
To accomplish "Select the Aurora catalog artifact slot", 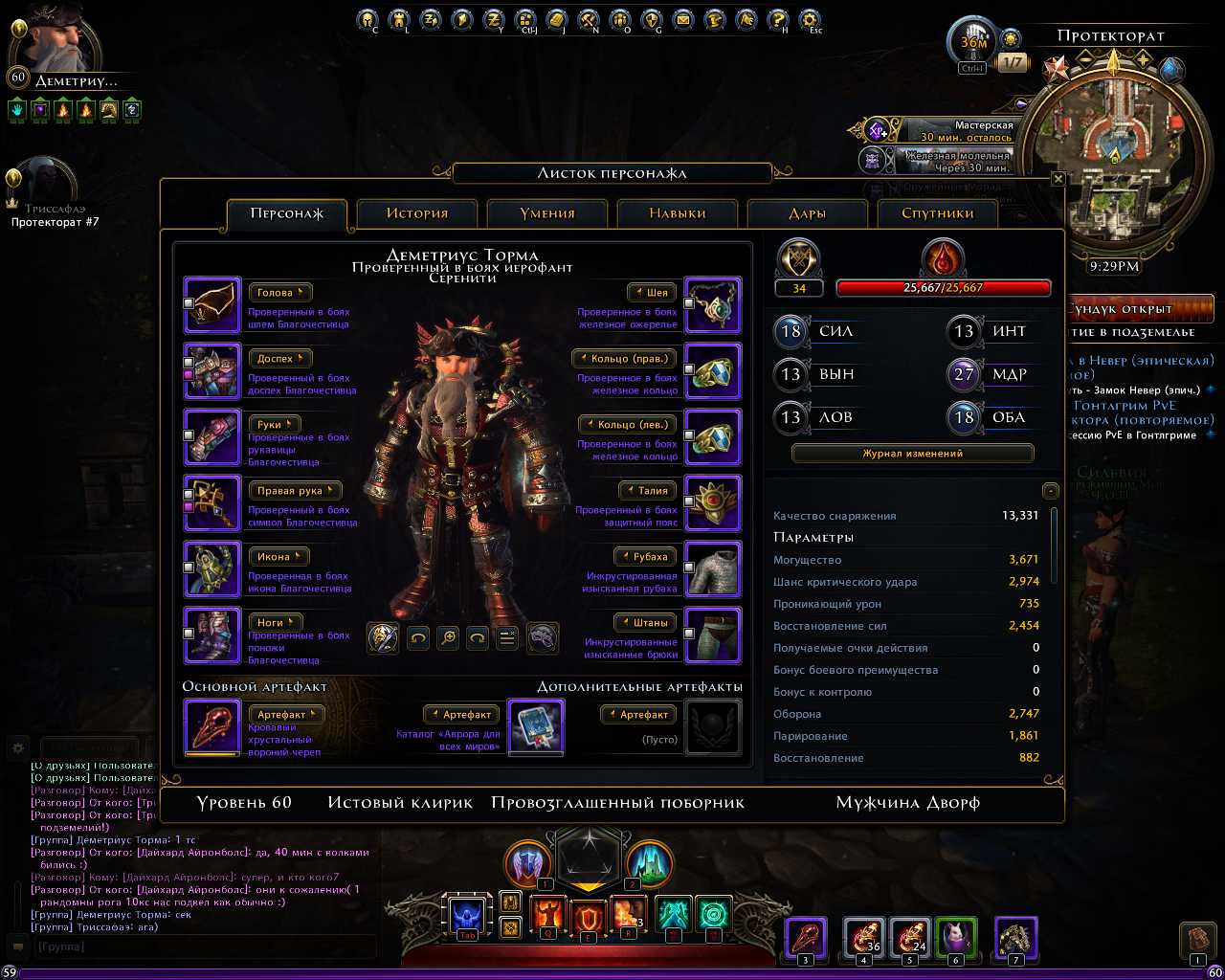I will pyautogui.click(x=535, y=727).
